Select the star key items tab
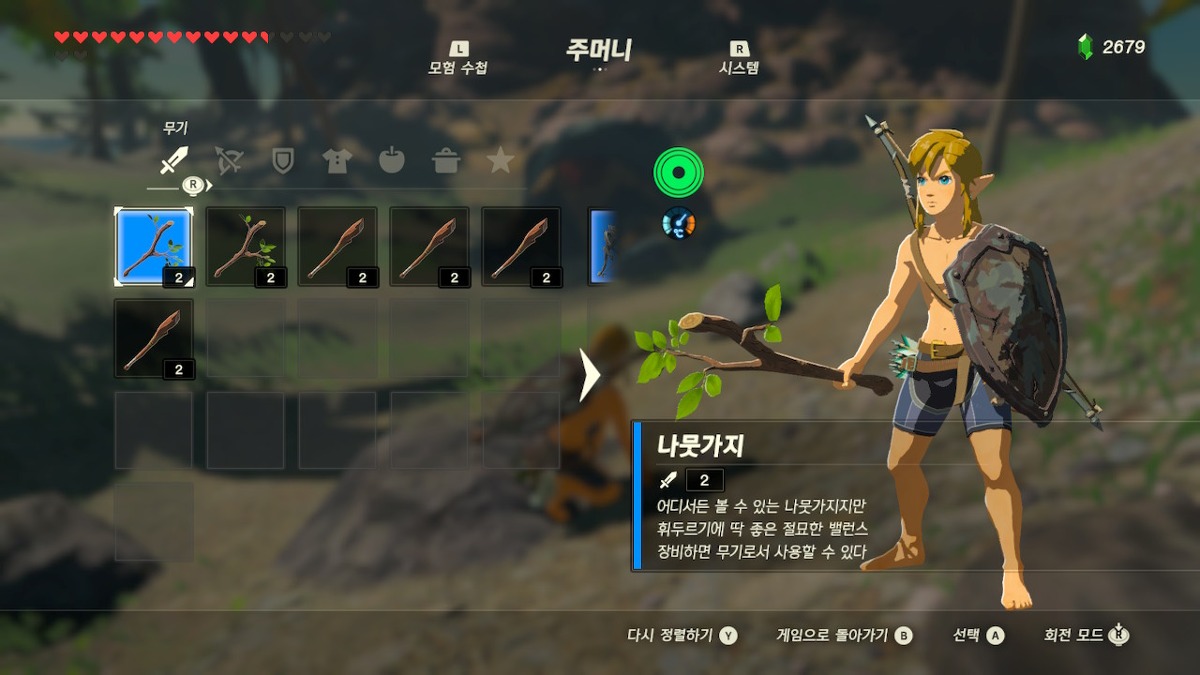Image resolution: width=1200 pixels, height=675 pixels. [x=500, y=160]
